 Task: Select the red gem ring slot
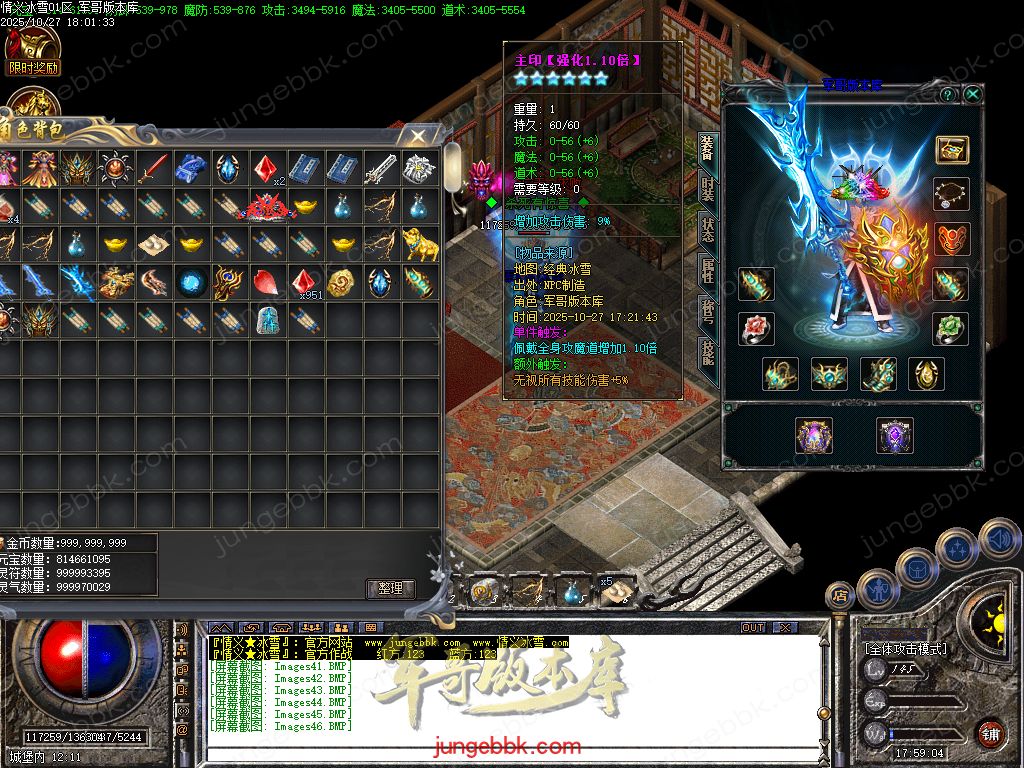pos(756,328)
